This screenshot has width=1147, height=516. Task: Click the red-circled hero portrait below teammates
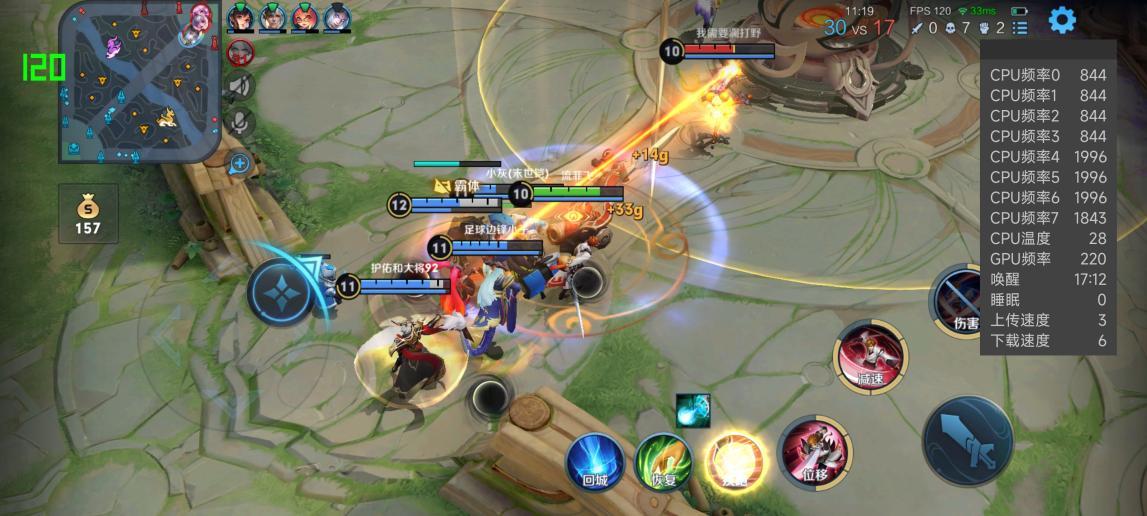coord(240,51)
